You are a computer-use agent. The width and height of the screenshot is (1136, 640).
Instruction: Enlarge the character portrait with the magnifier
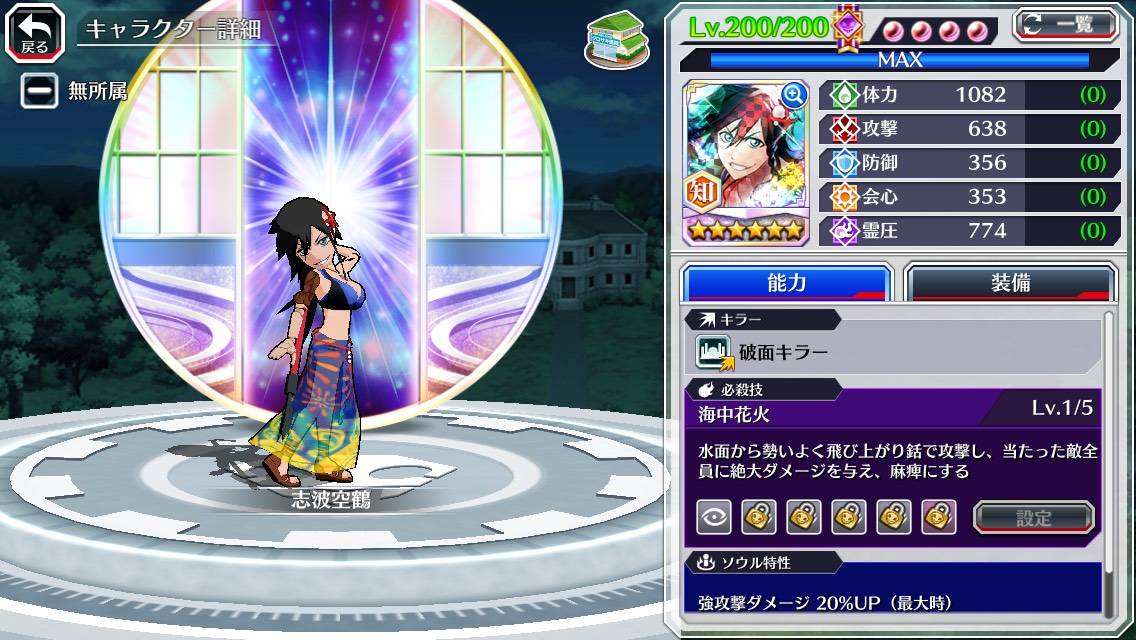[x=794, y=95]
